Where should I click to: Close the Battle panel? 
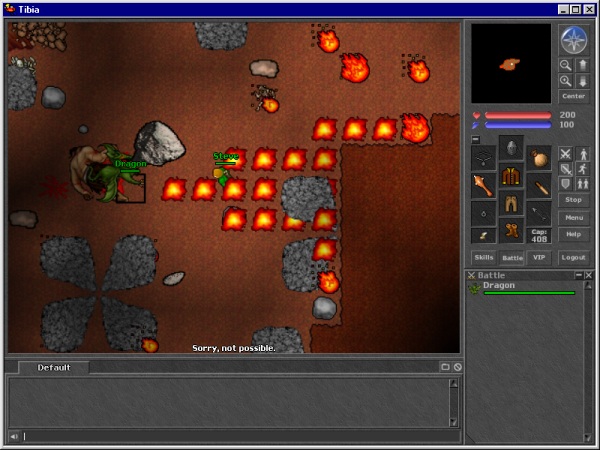(588, 274)
